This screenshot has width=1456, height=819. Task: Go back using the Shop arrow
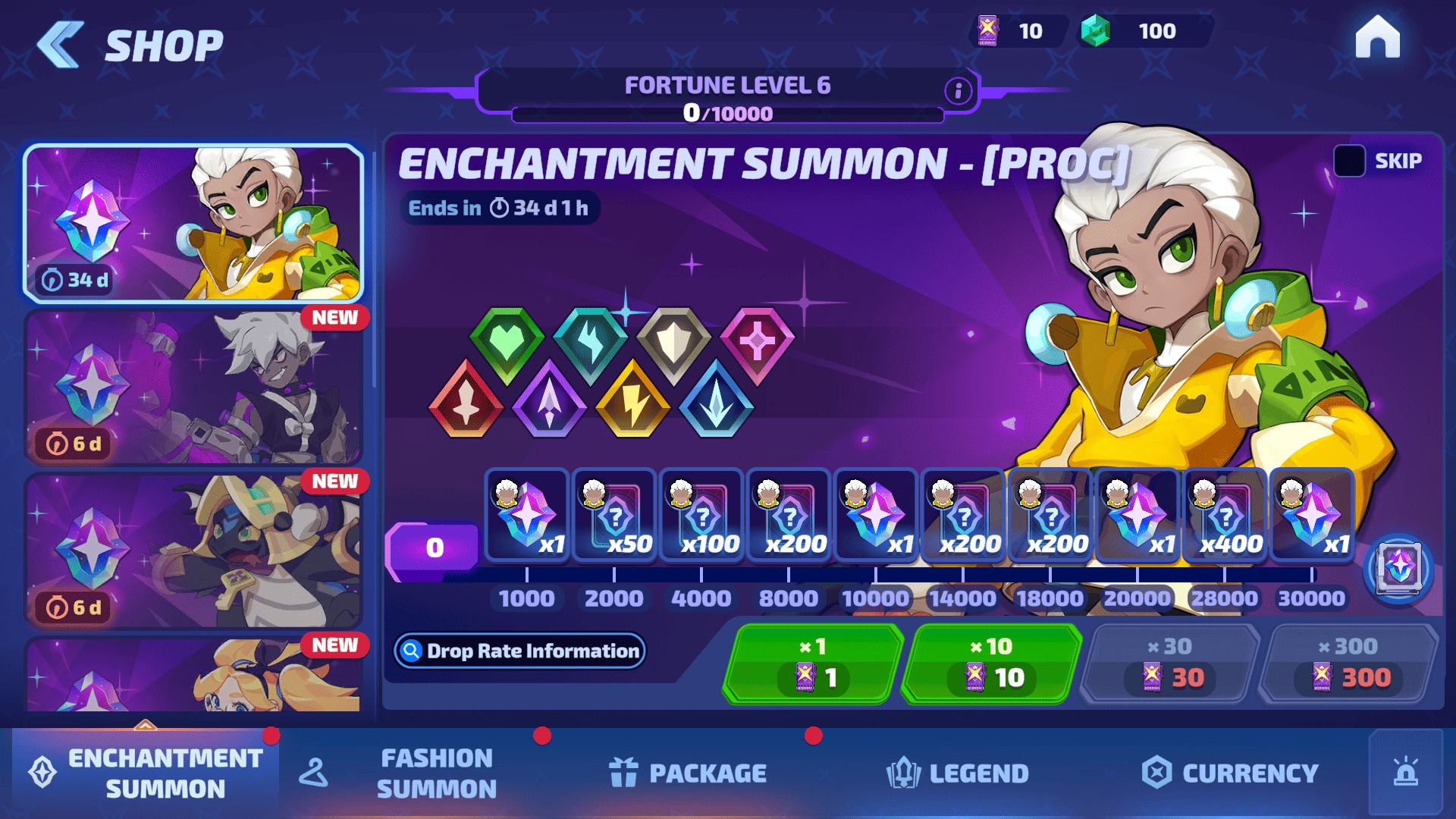pyautogui.click(x=61, y=45)
